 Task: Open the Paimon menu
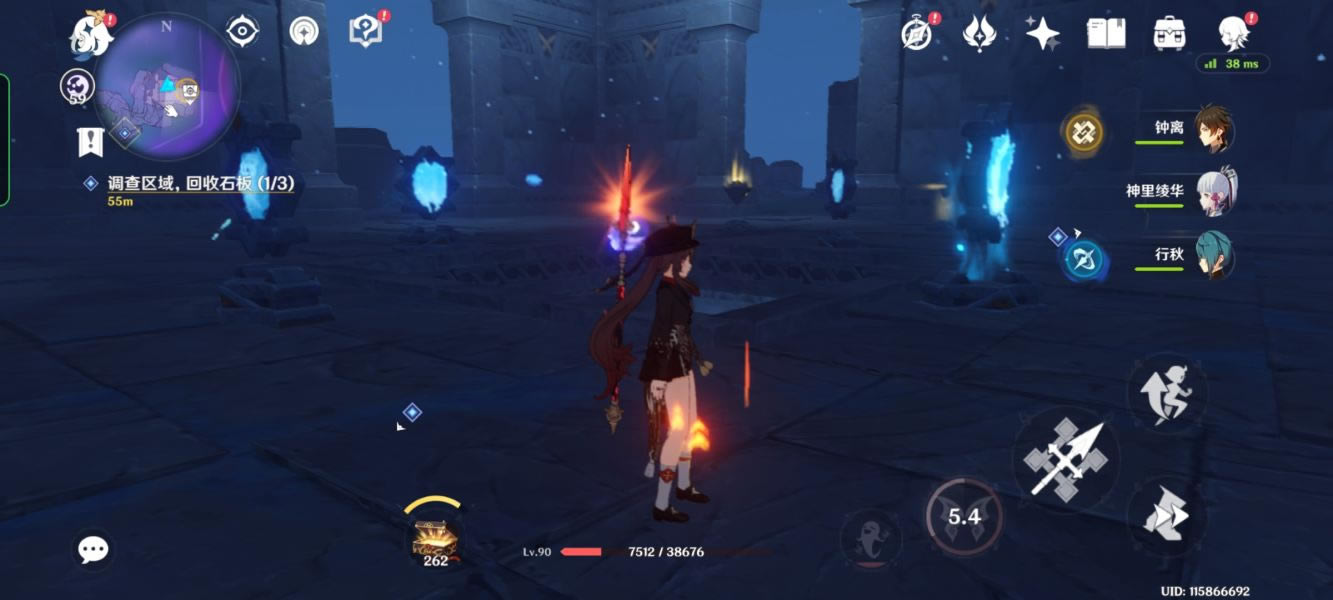coord(91,35)
